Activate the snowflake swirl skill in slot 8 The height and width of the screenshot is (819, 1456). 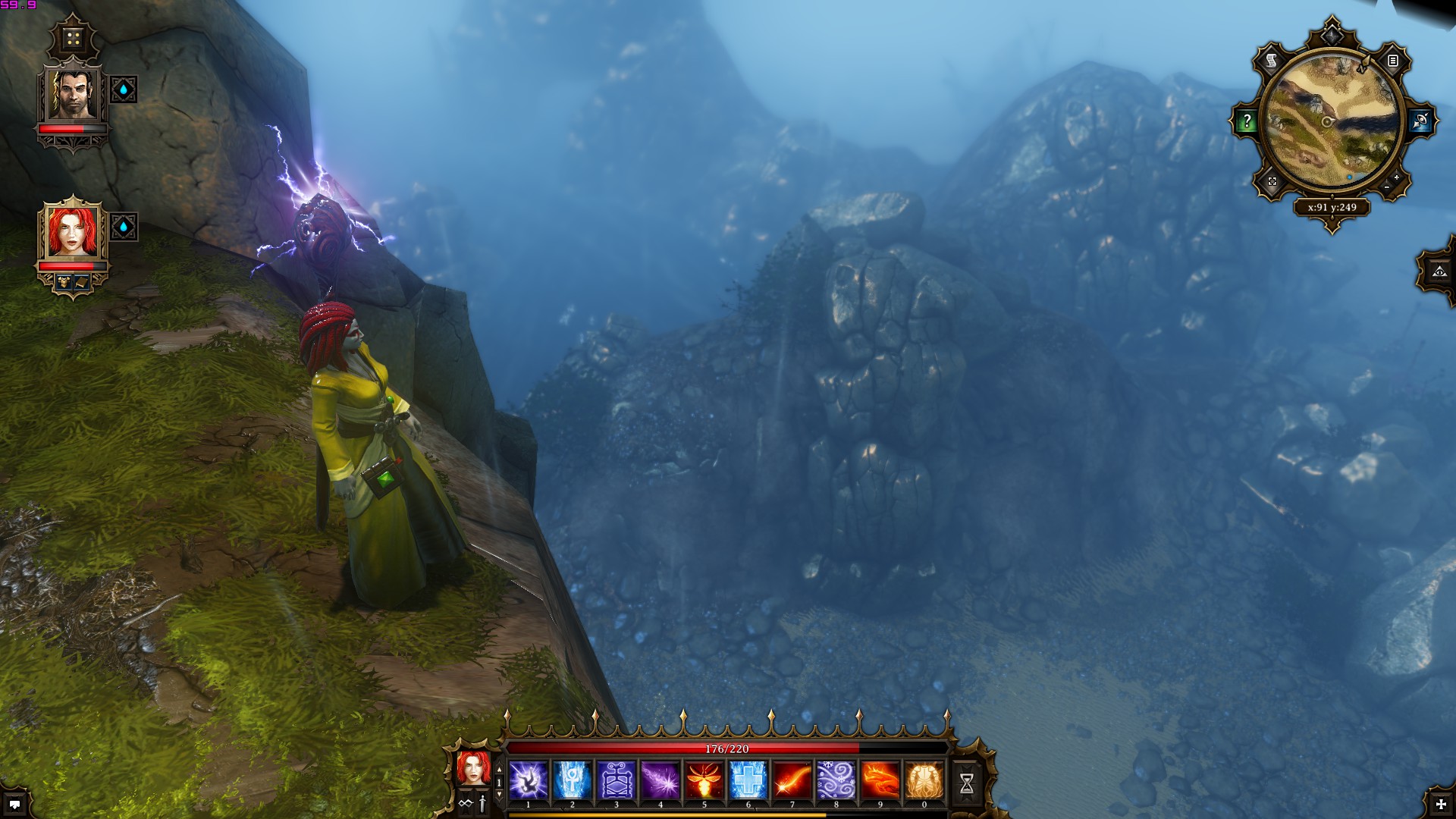(x=836, y=780)
